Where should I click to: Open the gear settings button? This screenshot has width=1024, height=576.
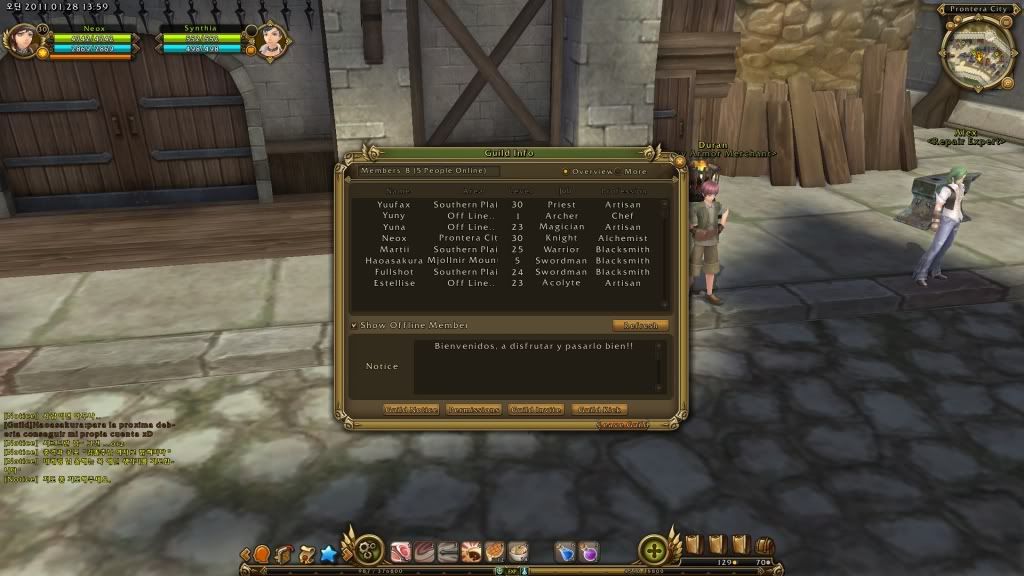pos(368,550)
